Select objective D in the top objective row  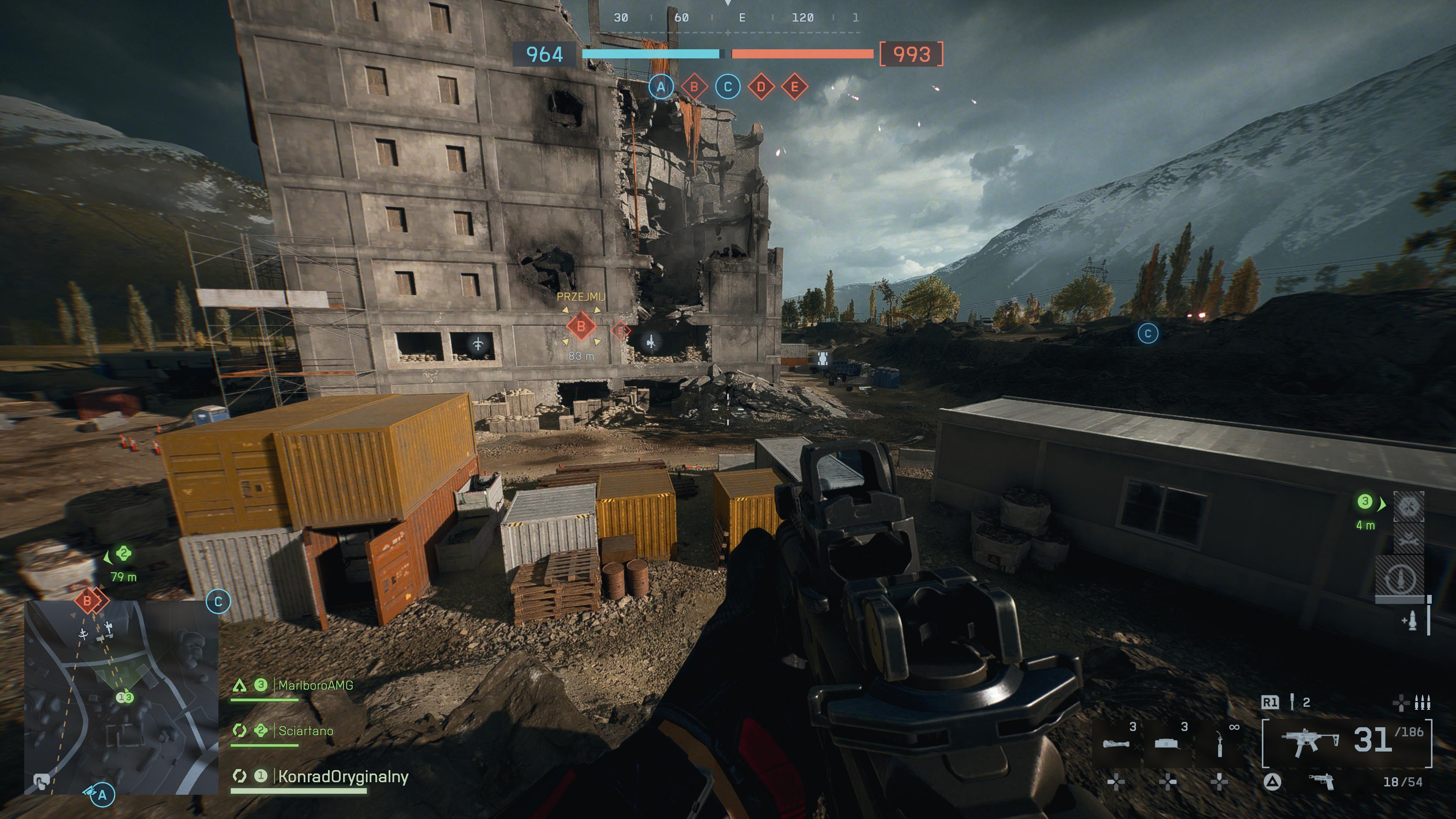coord(761,87)
